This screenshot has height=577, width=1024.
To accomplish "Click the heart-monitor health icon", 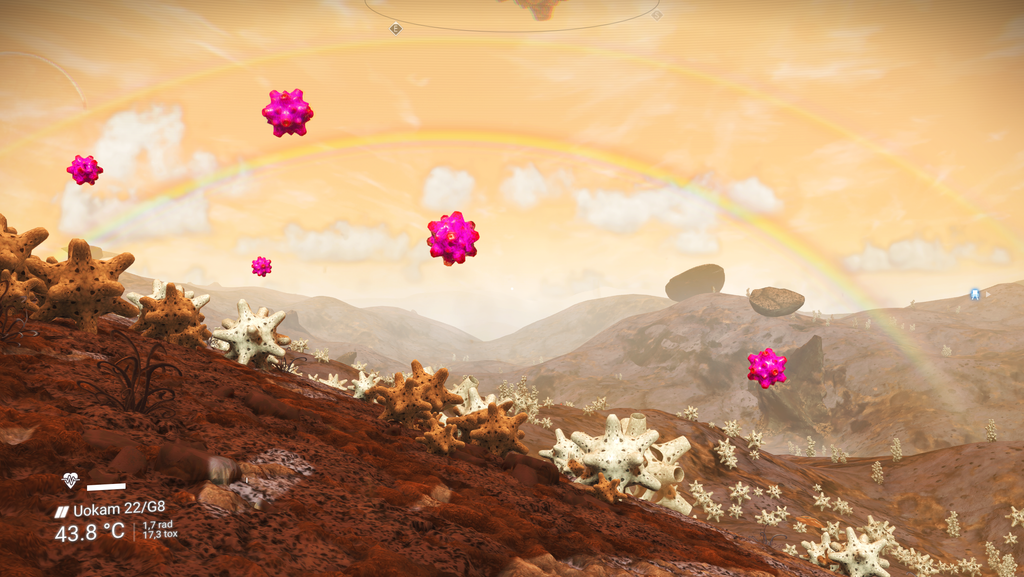I will click(70, 481).
